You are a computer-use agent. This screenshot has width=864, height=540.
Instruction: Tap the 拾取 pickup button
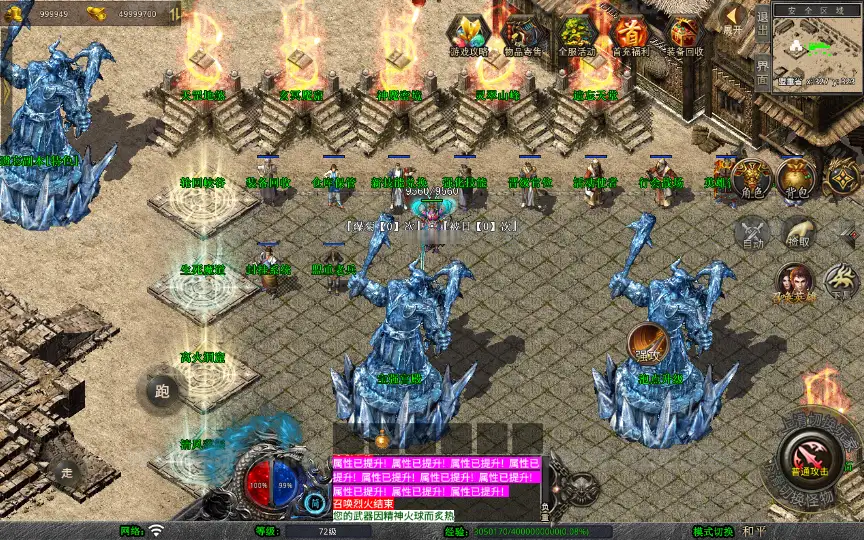797,234
